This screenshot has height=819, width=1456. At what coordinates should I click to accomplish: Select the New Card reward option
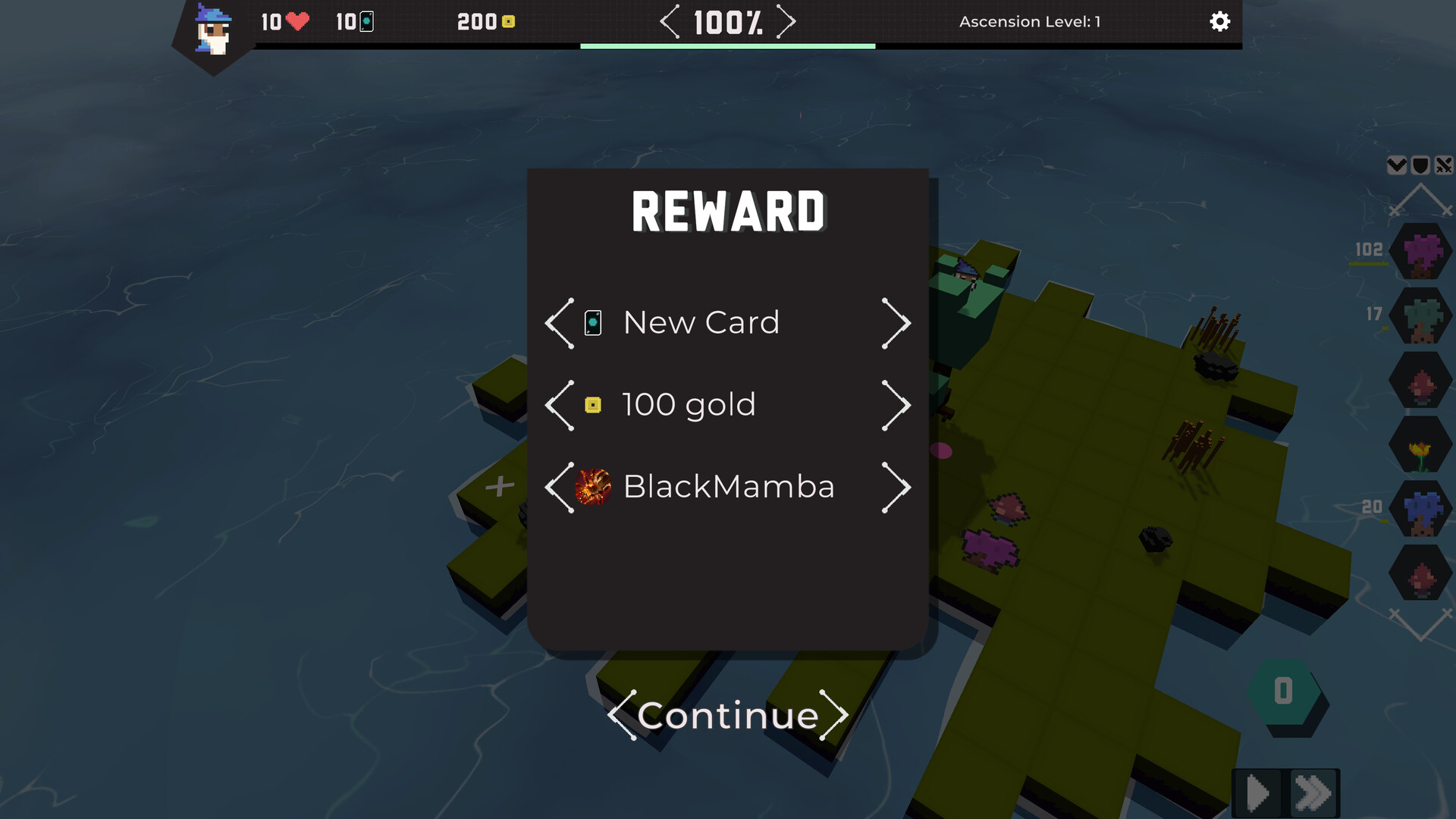click(700, 322)
